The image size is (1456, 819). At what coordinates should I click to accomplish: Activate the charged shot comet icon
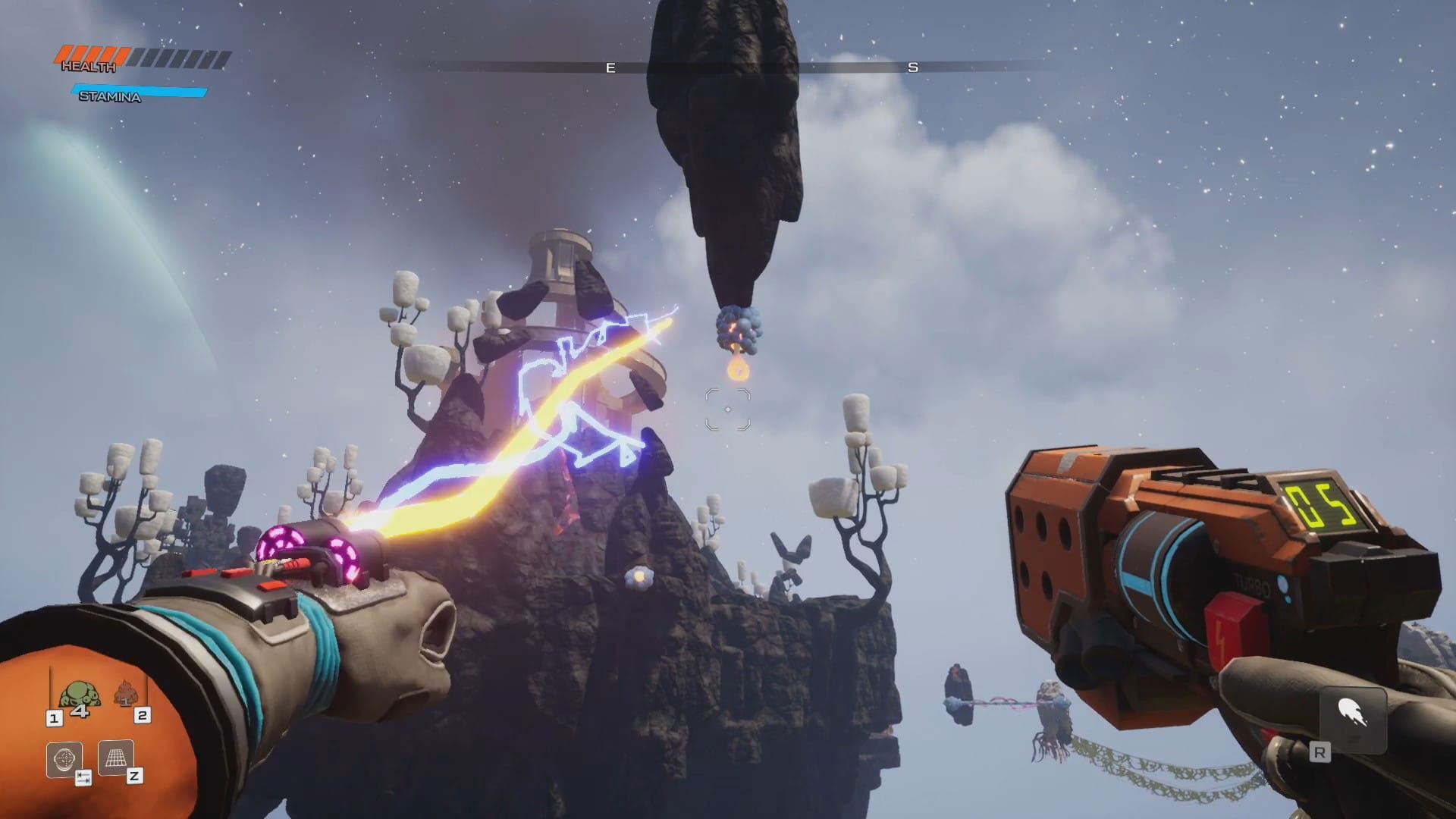coord(1352,714)
